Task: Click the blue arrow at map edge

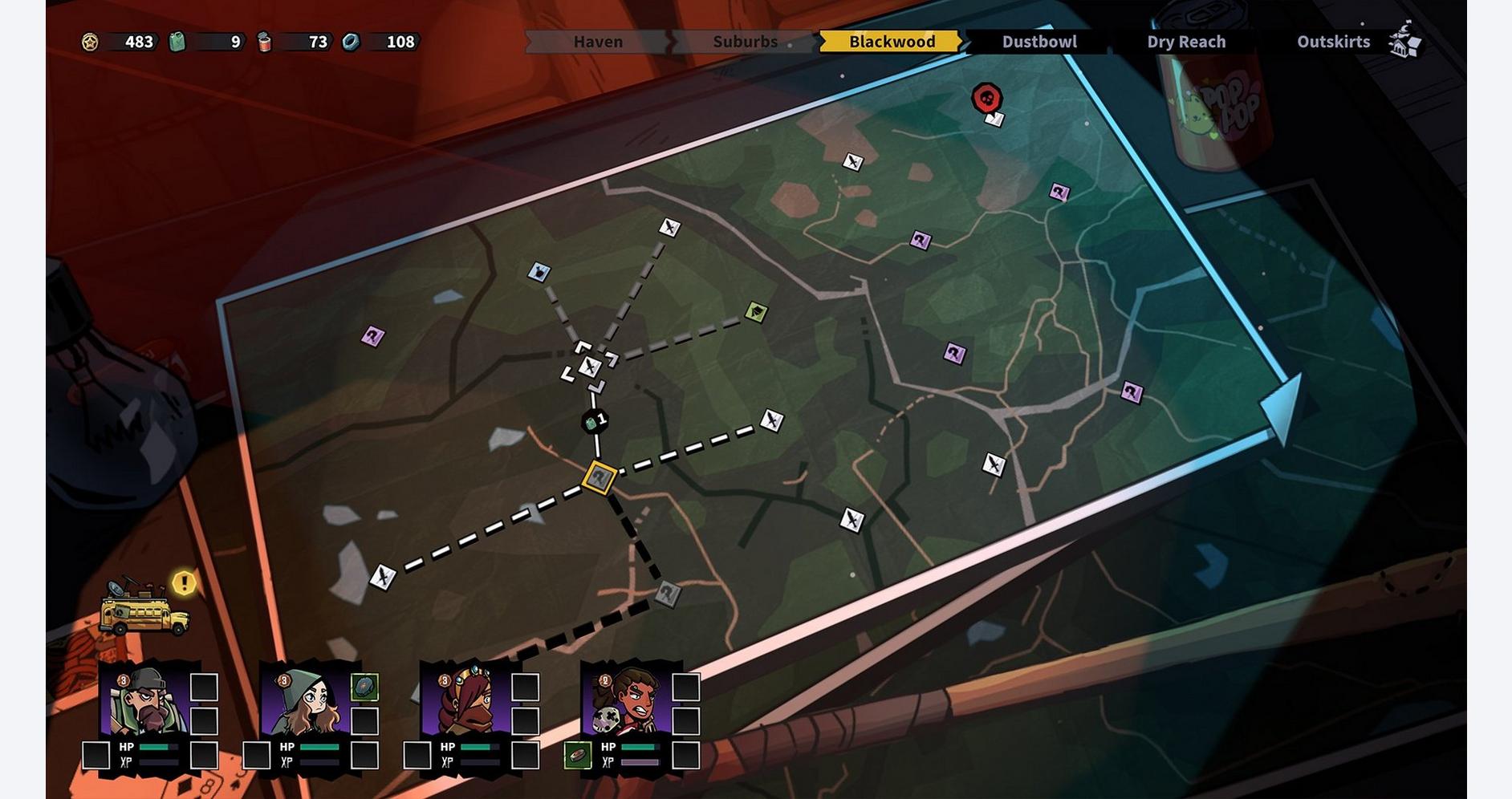Action: (x=1284, y=406)
